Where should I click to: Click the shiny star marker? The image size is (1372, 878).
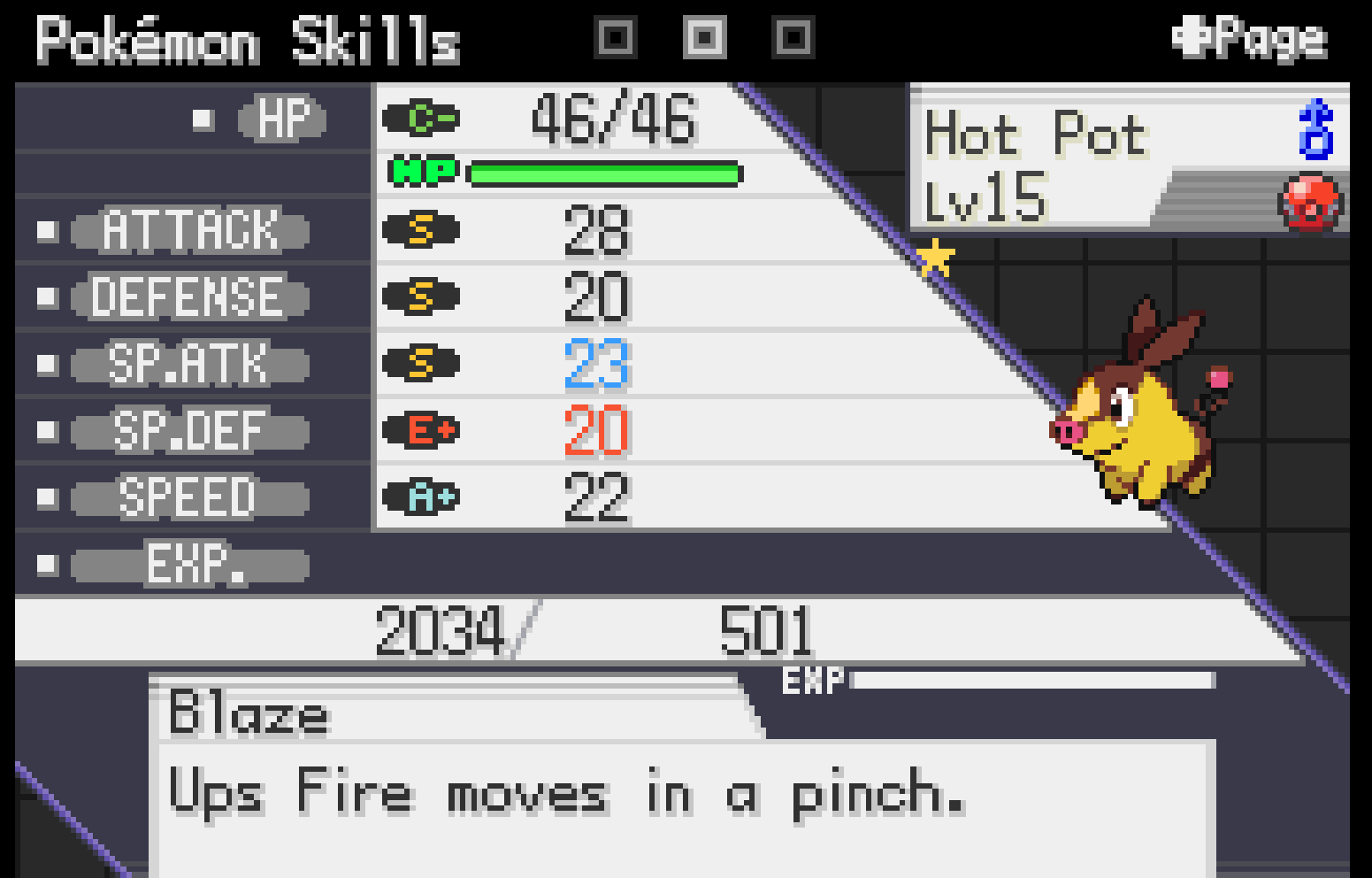click(935, 258)
